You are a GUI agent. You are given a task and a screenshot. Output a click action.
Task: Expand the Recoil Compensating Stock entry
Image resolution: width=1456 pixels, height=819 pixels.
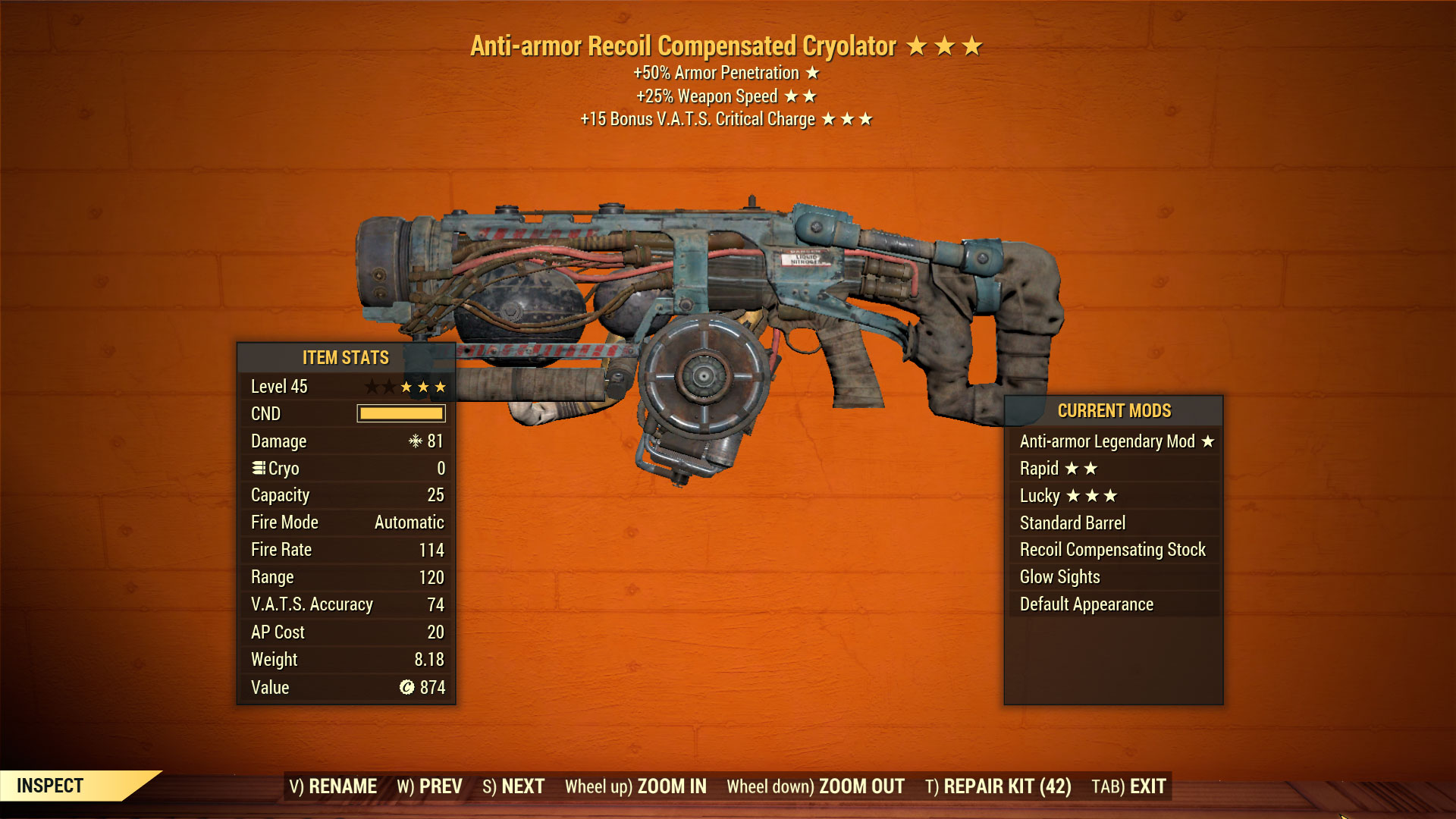pos(1114,549)
